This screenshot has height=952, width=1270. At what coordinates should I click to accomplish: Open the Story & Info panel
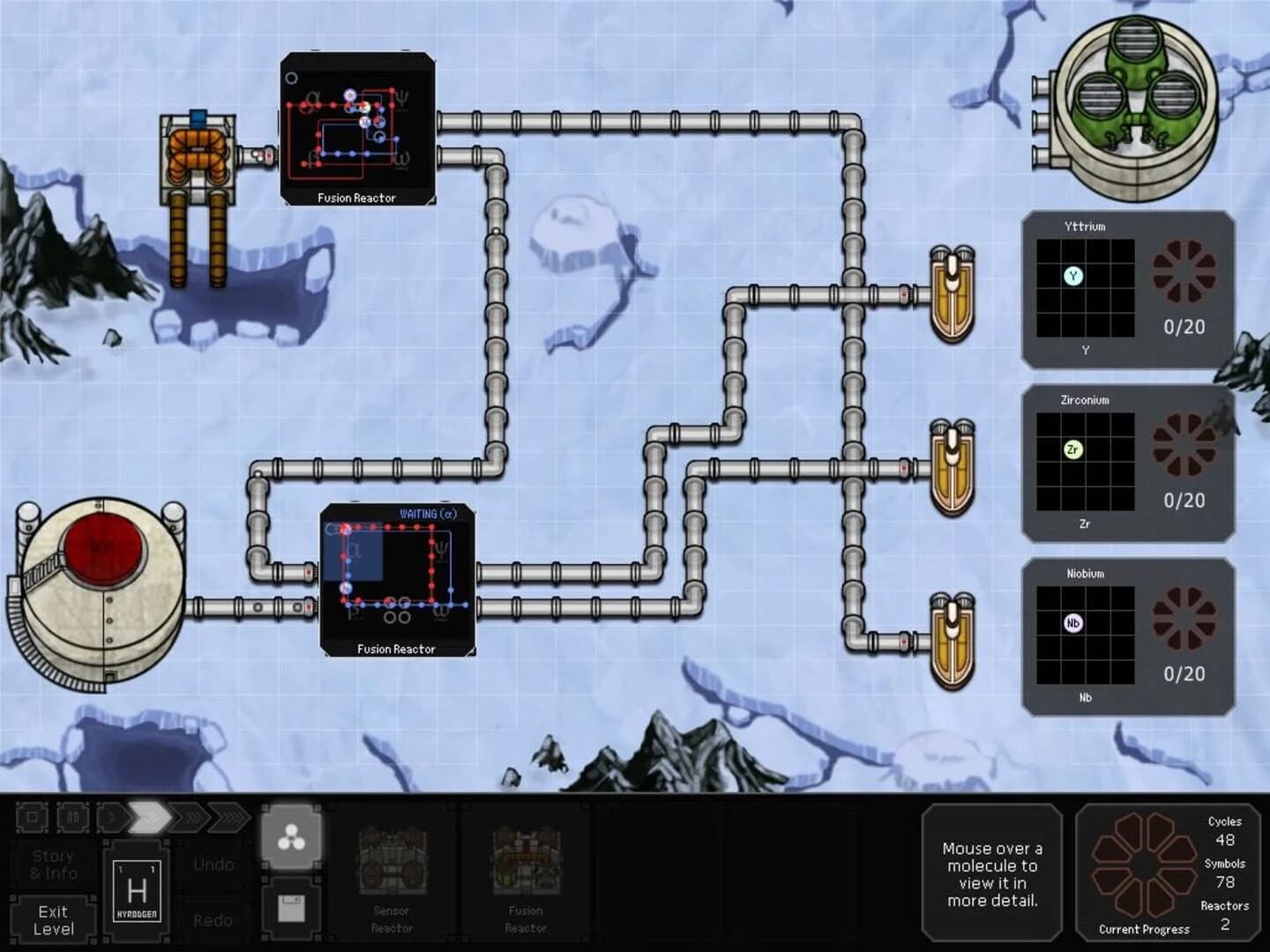(x=53, y=864)
